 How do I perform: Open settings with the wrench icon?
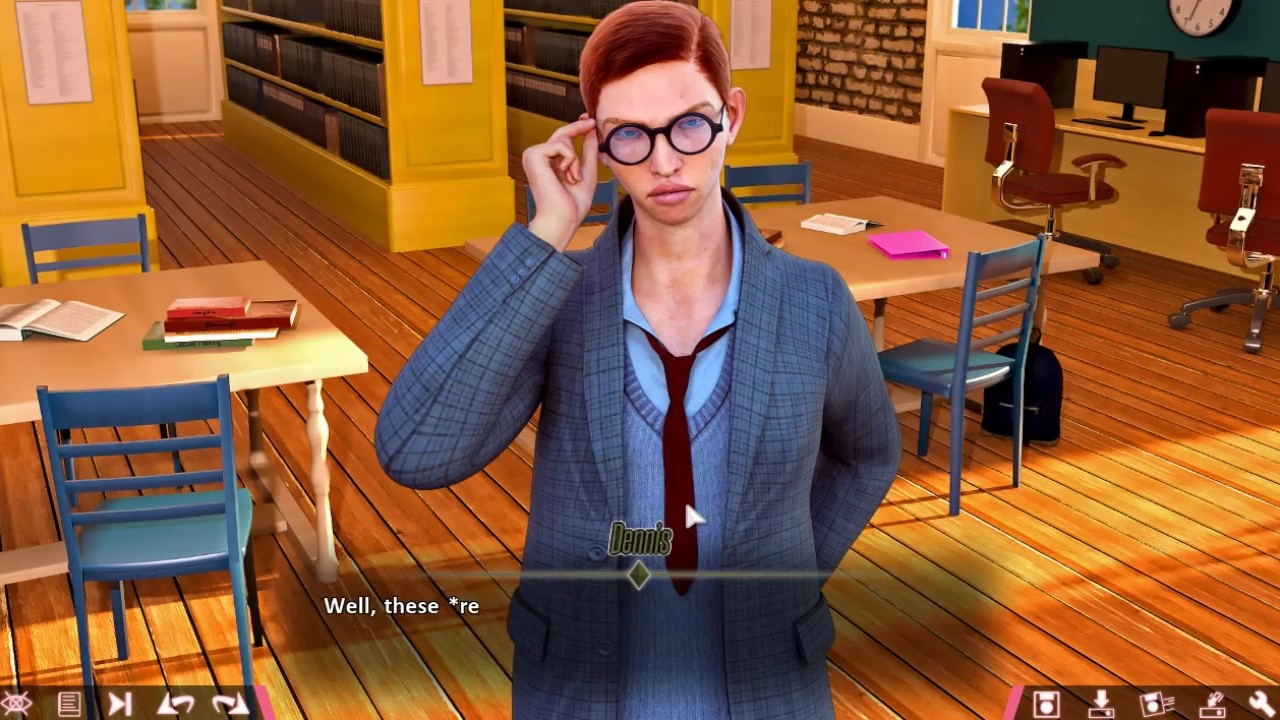[x=1262, y=704]
